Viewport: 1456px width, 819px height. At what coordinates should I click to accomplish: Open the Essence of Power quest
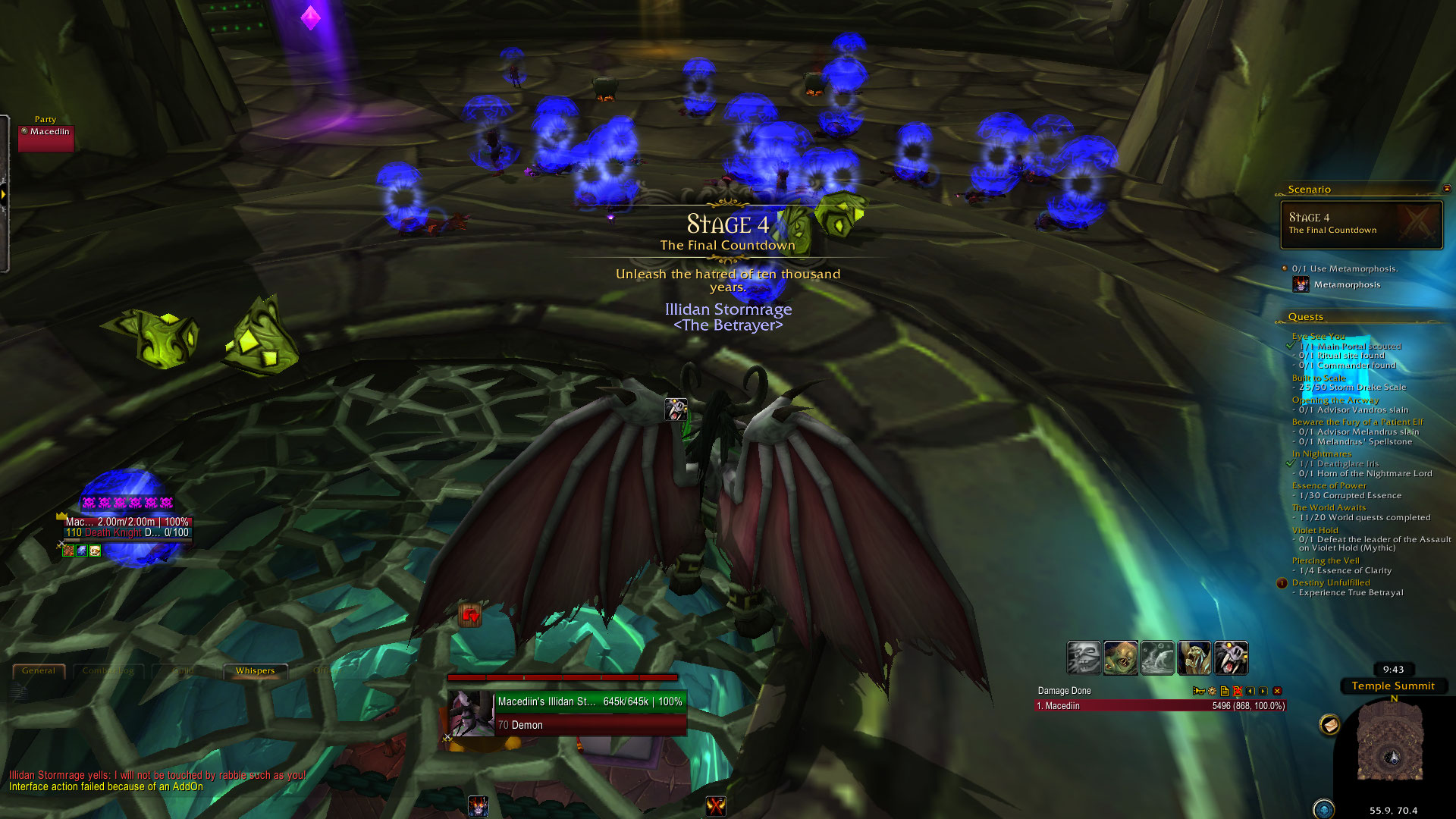[x=1329, y=485]
